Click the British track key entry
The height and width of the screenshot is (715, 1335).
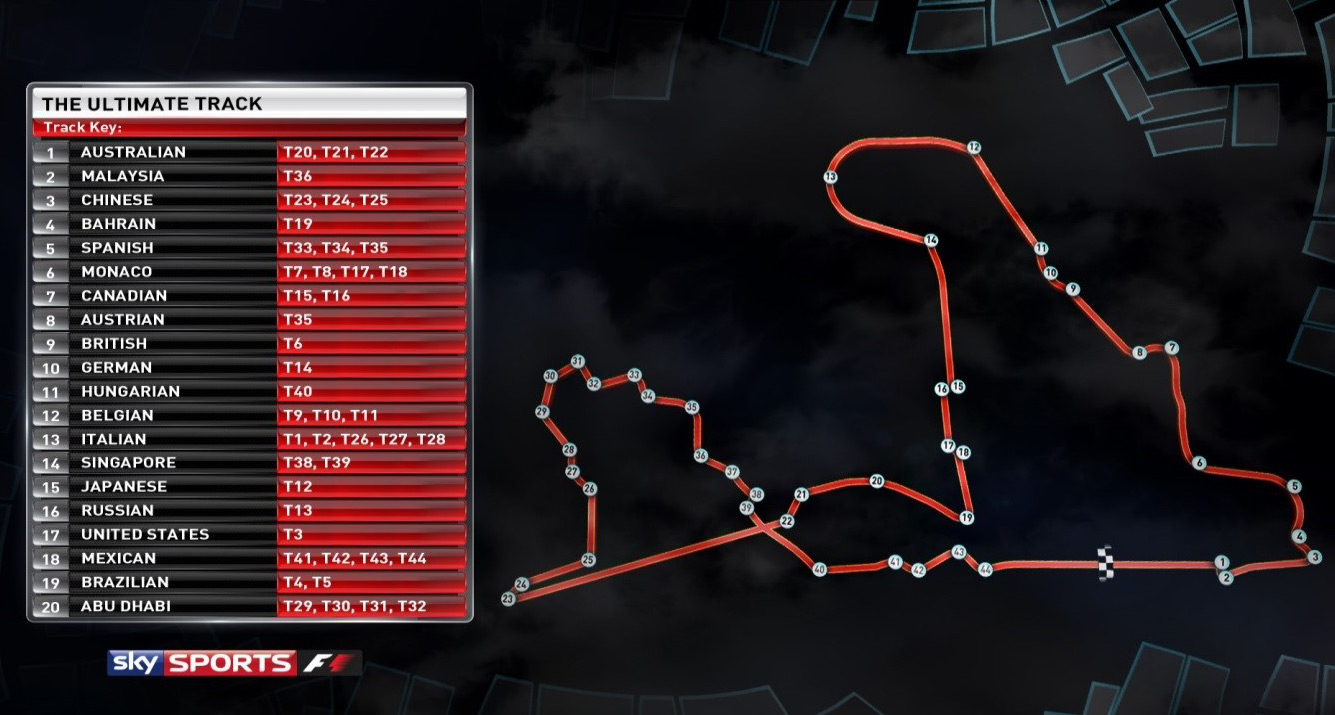(250, 344)
